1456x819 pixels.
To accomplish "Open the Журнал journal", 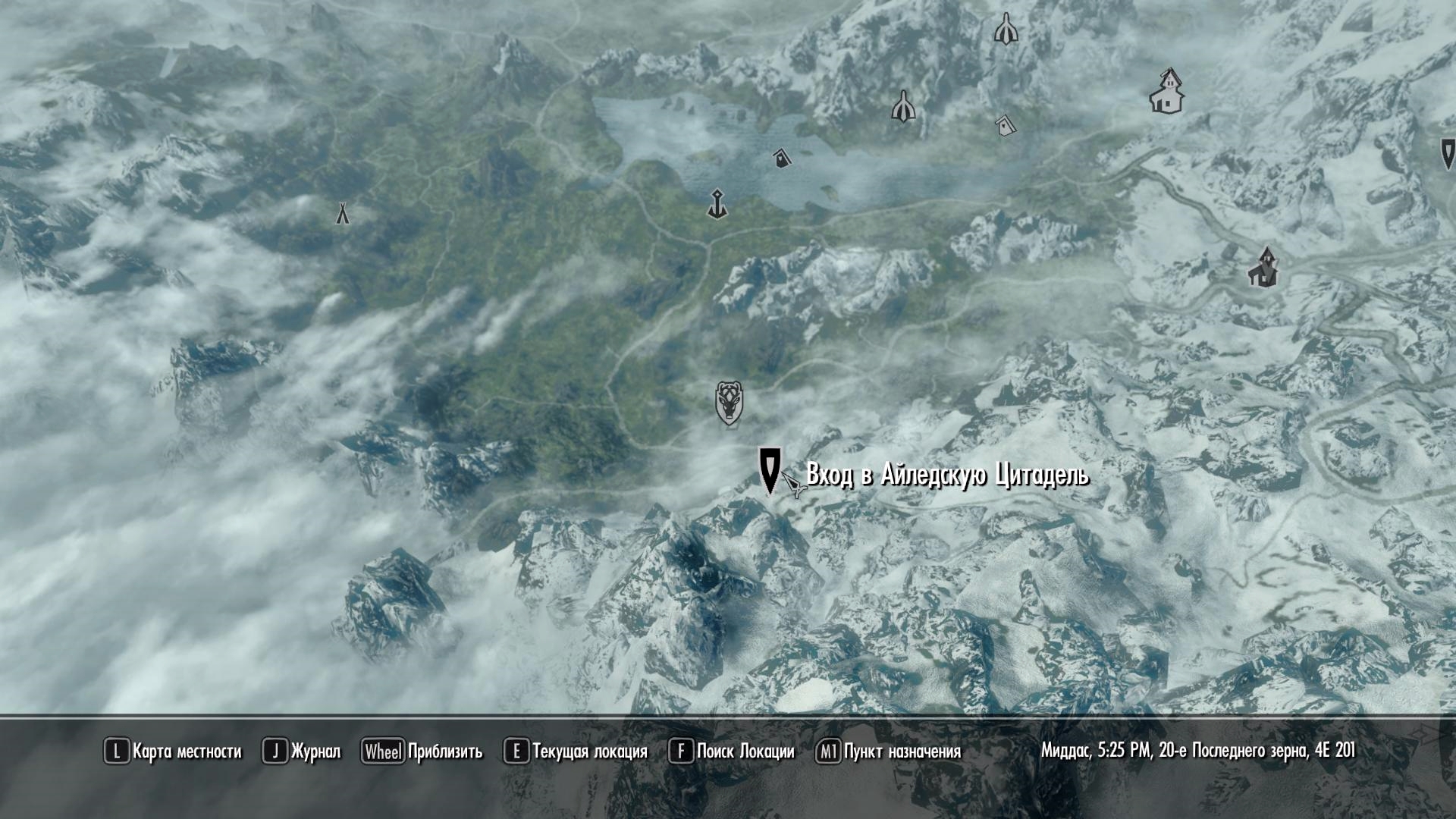I will coord(302,752).
